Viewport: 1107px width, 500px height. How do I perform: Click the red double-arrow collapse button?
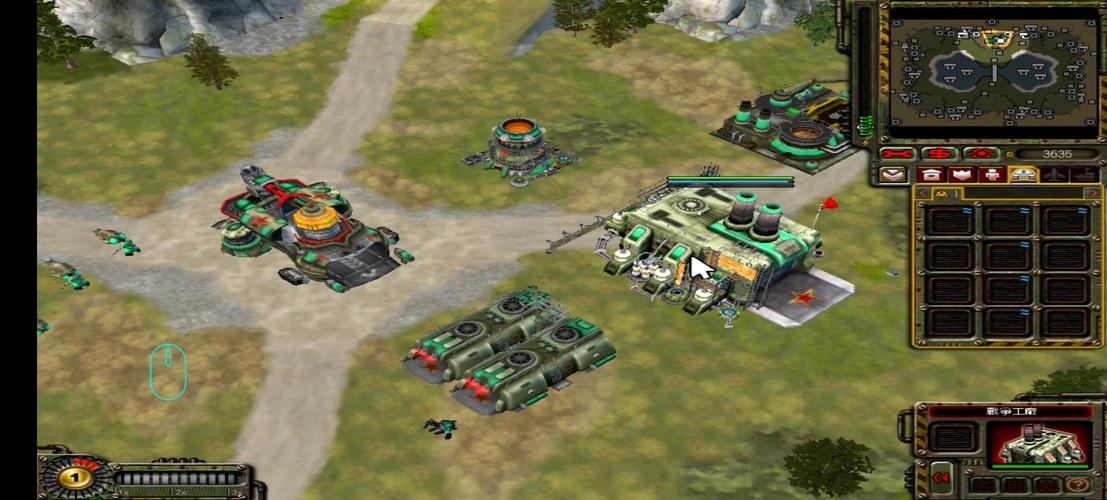click(939, 478)
